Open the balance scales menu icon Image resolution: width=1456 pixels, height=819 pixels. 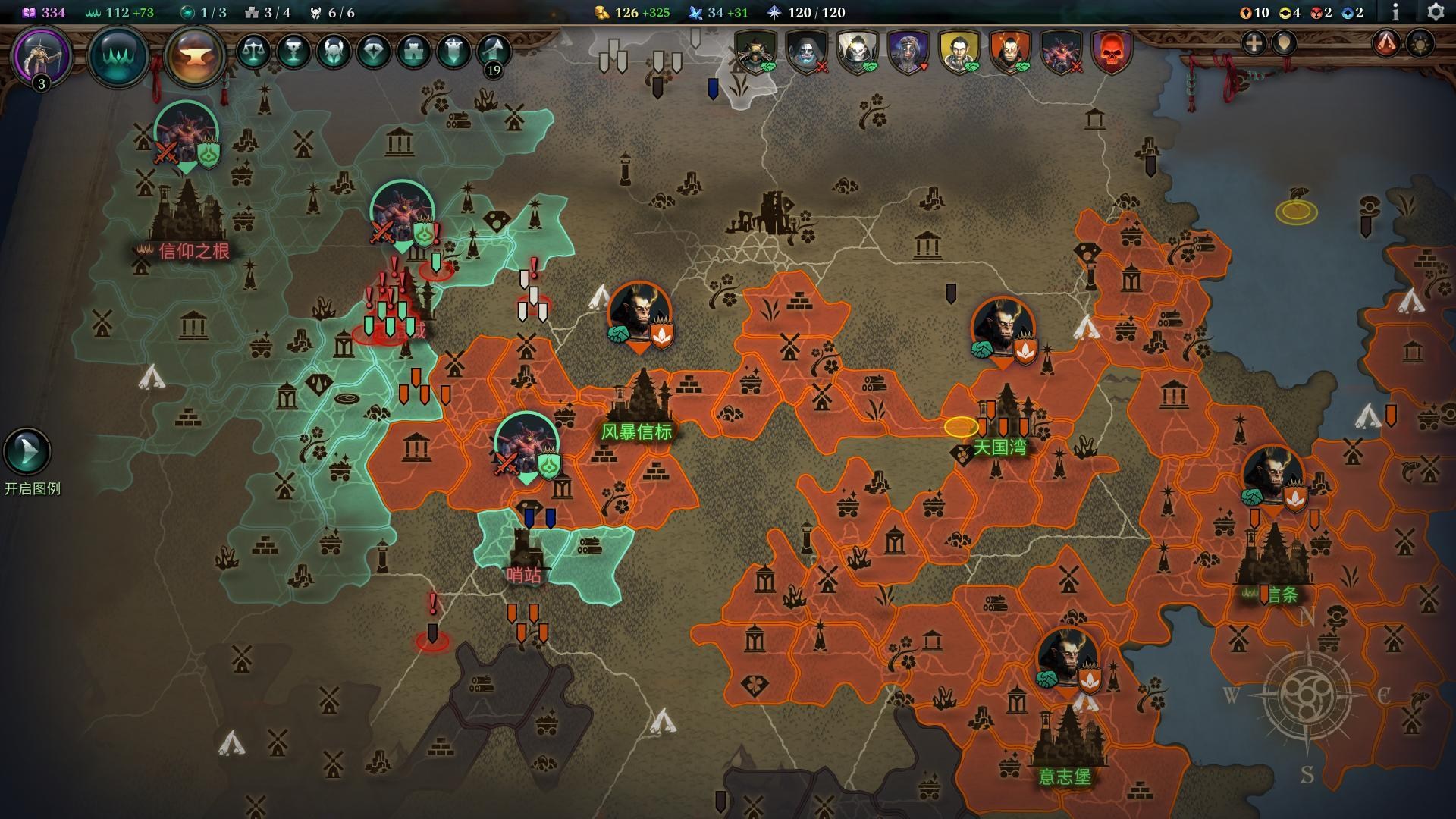point(253,52)
